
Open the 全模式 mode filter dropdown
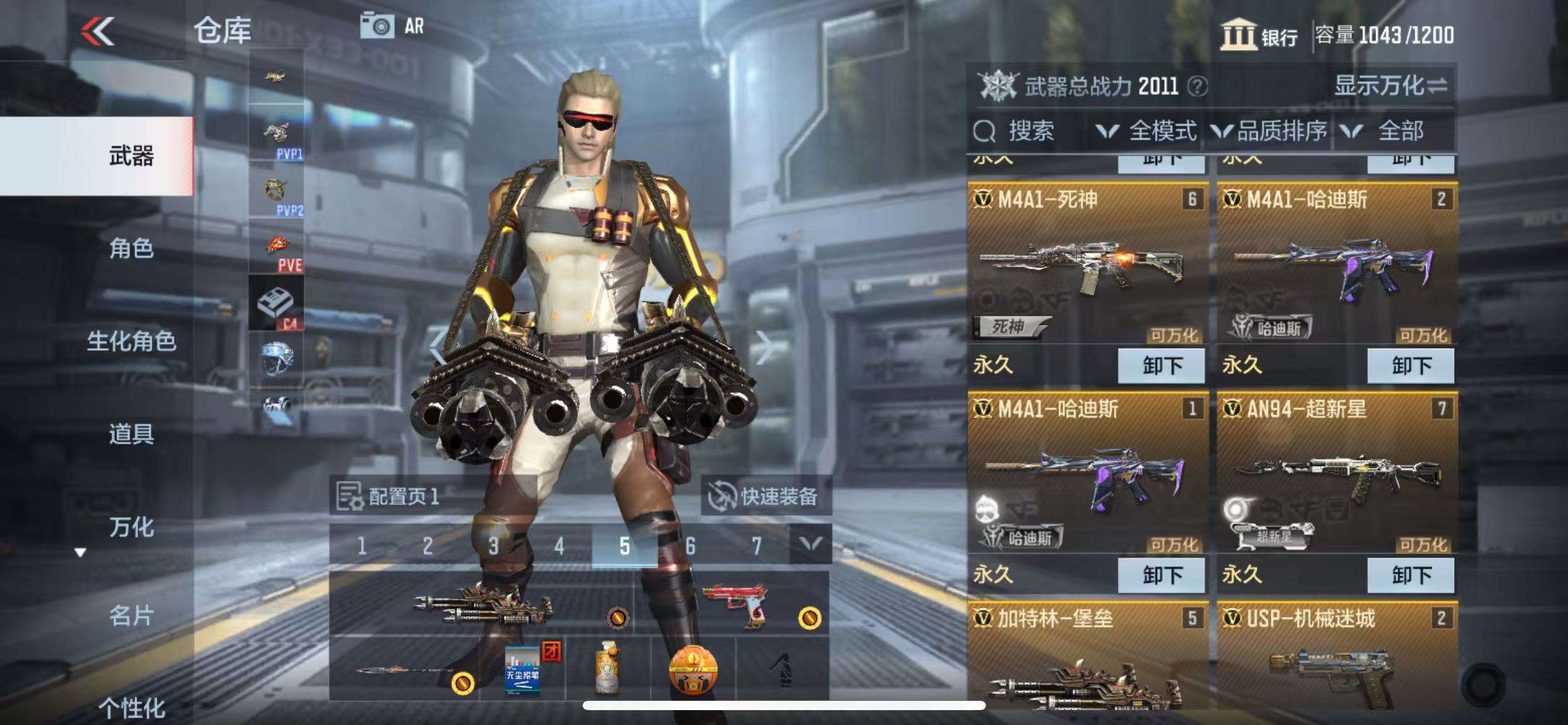click(x=1147, y=131)
